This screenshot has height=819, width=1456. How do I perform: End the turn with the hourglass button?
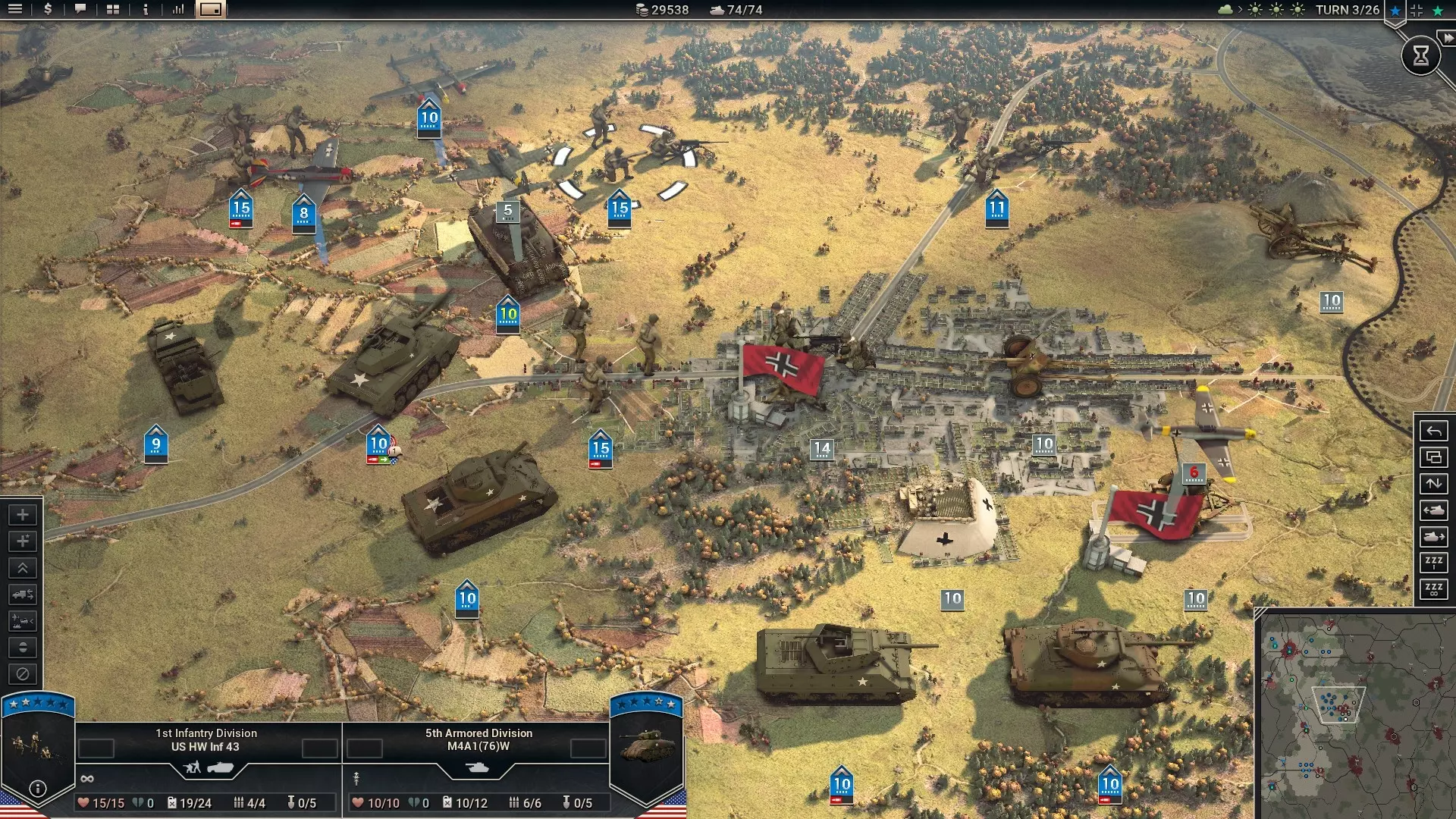point(1420,55)
